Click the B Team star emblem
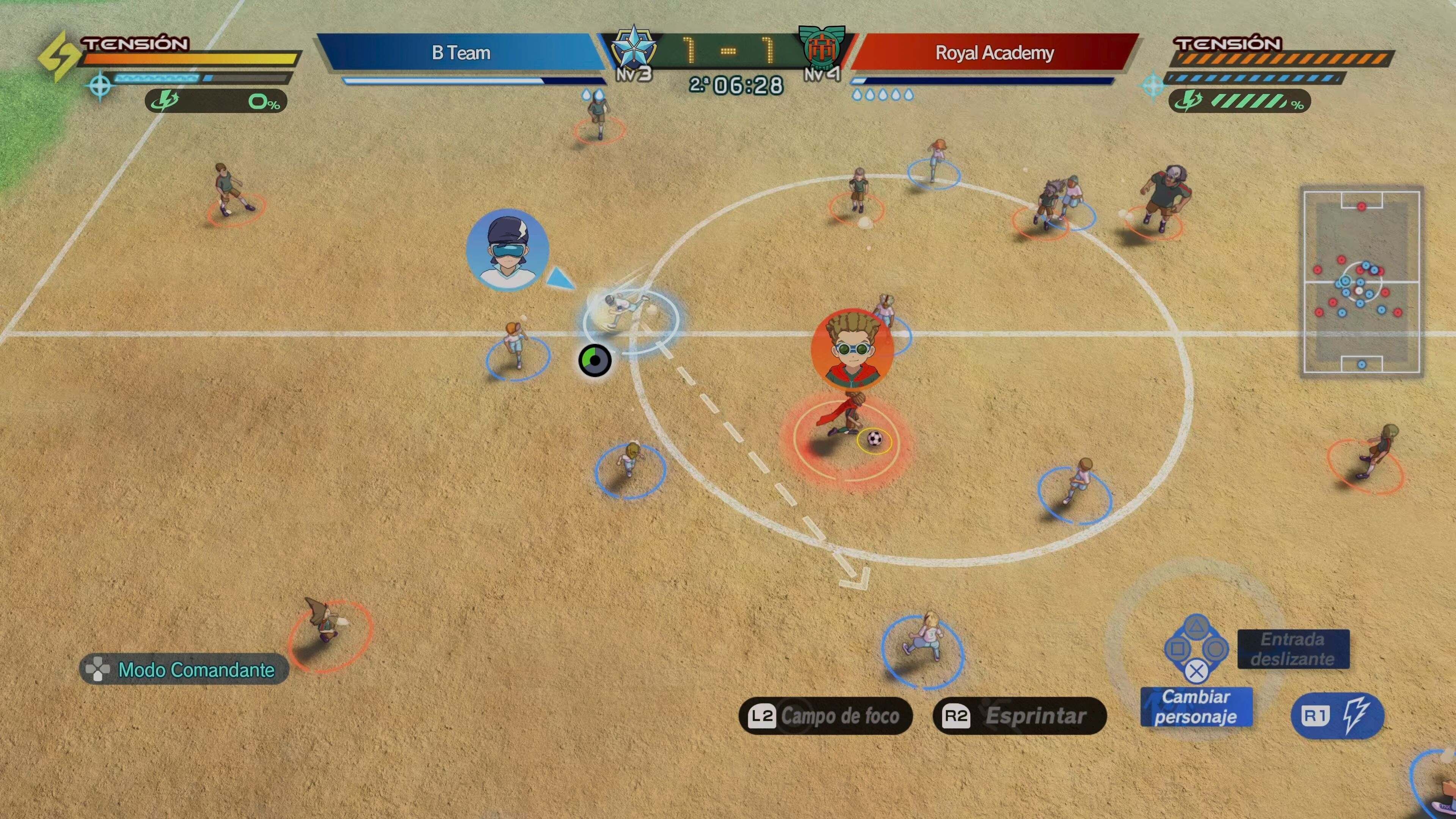 634,49
